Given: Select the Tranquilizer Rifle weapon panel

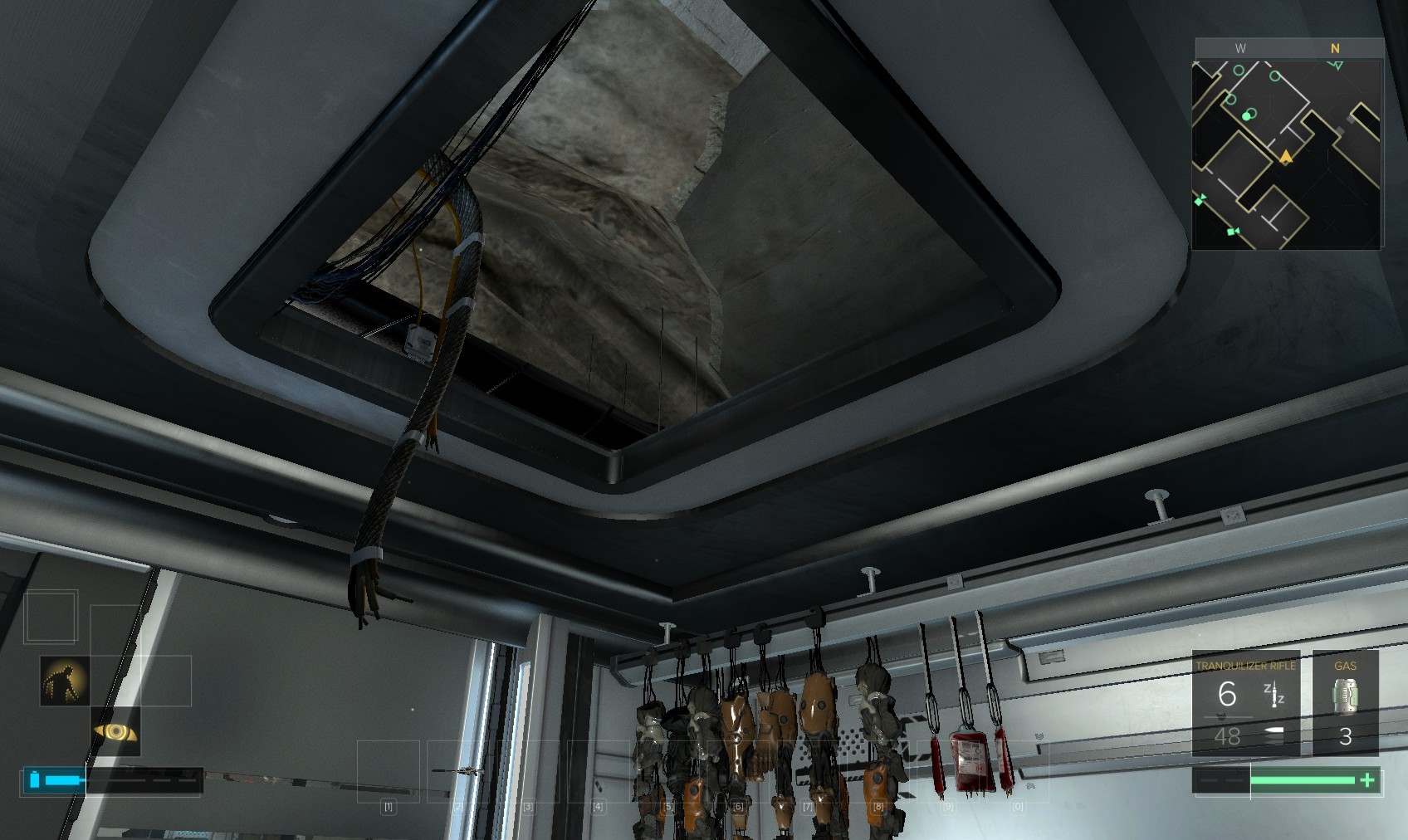Looking at the screenshot, I should tap(1245, 702).
